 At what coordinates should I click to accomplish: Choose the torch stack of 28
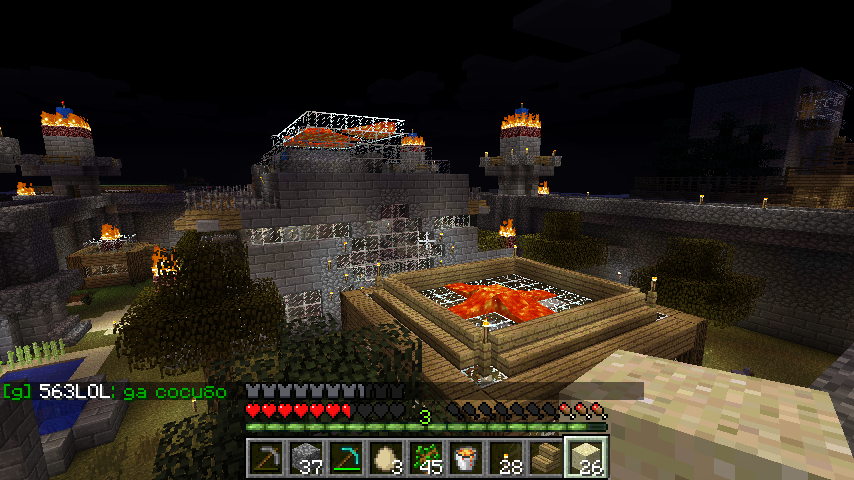pos(506,459)
